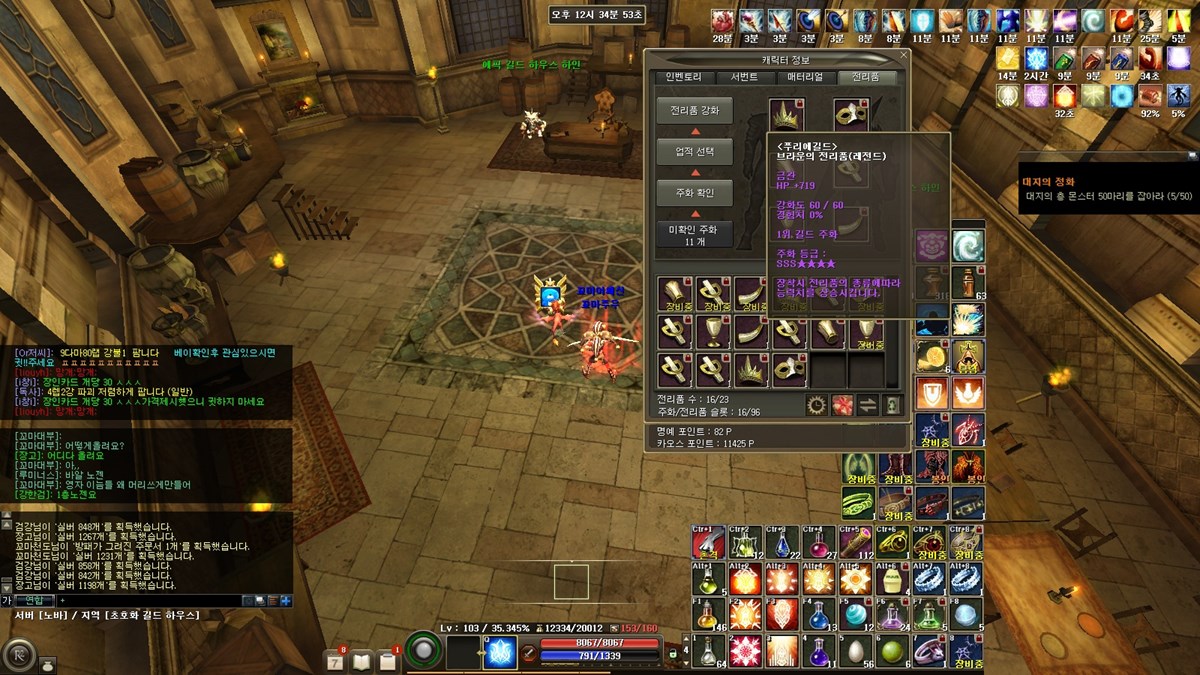Viewport: 1200px width, 675px height.
Task: Select the 매터리얼 (Material) tab
Action: (x=805, y=77)
